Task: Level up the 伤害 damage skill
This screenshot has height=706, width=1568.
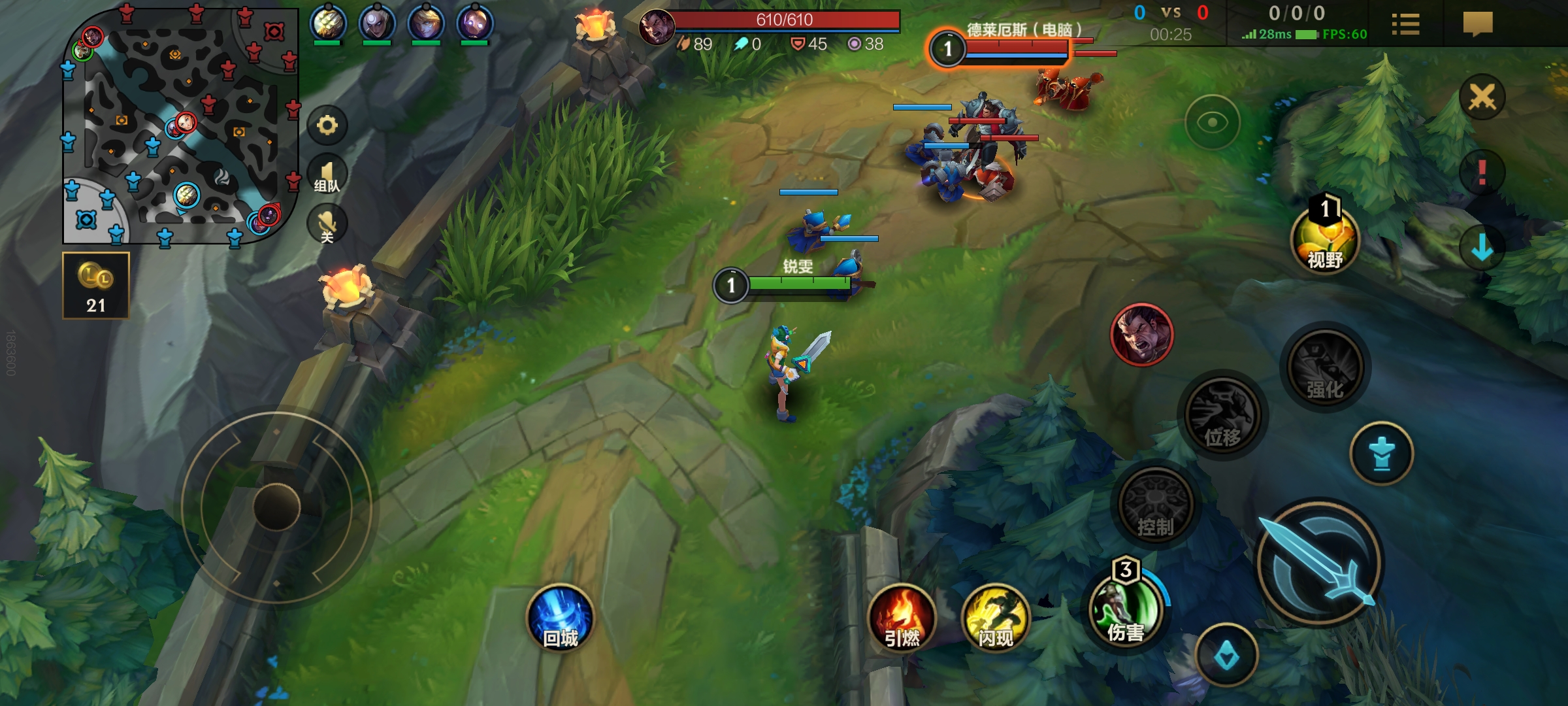Action: [1125, 611]
